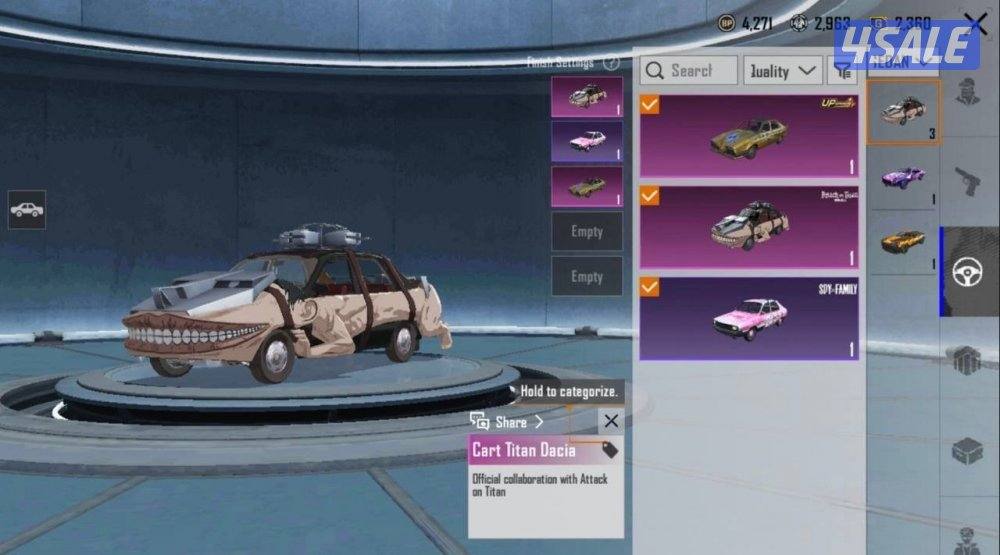Select the pink SPY-FAMILY Dacia card
The width and height of the screenshot is (1000, 555).
click(x=749, y=318)
